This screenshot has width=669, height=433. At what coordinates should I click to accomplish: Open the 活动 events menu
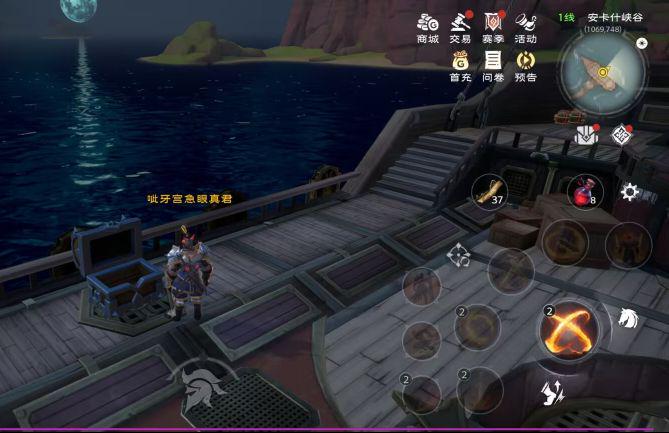[x=525, y=24]
